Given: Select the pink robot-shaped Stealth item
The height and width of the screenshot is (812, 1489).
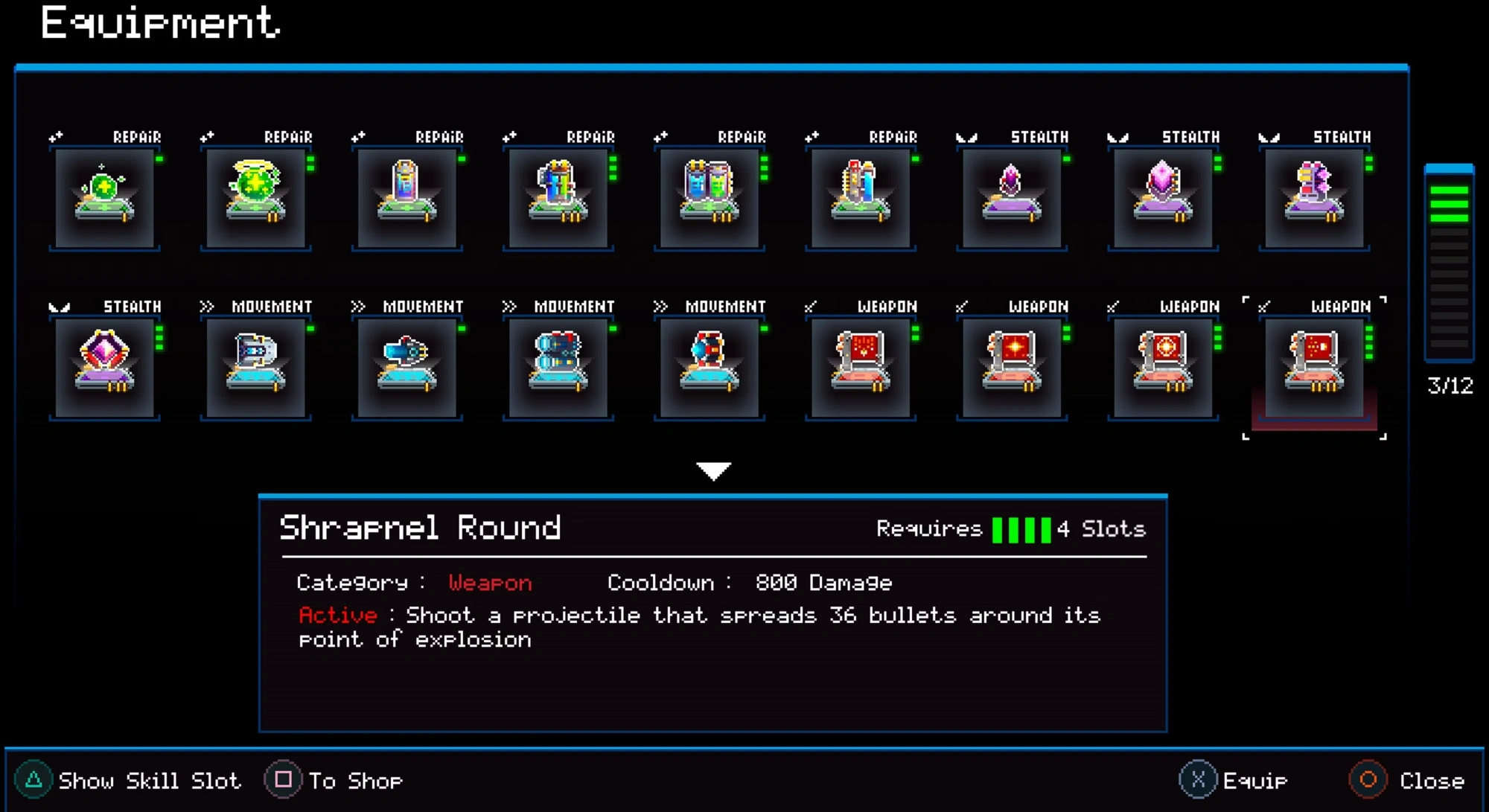Looking at the screenshot, I should (x=1314, y=198).
